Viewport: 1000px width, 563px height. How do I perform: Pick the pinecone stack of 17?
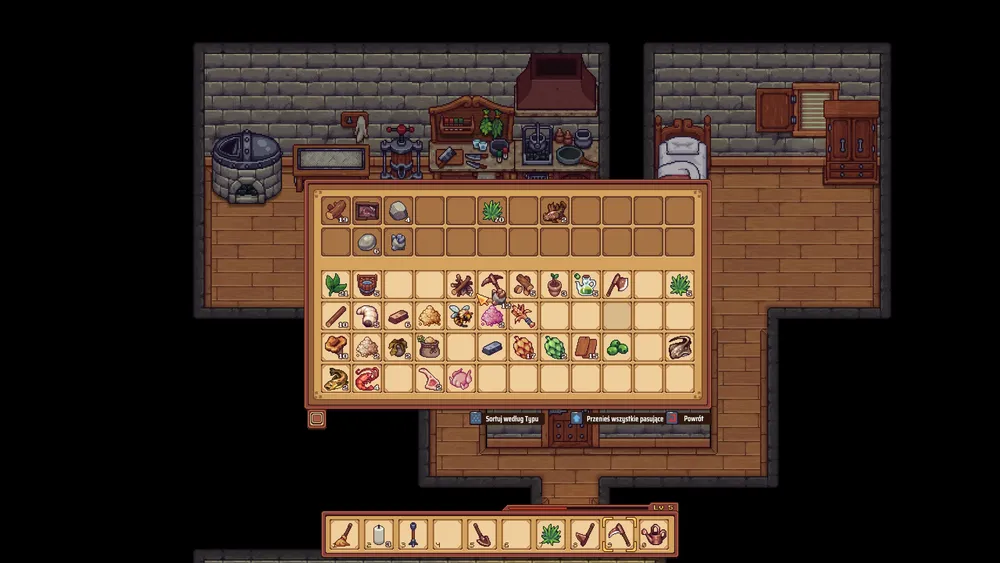tap(522, 347)
